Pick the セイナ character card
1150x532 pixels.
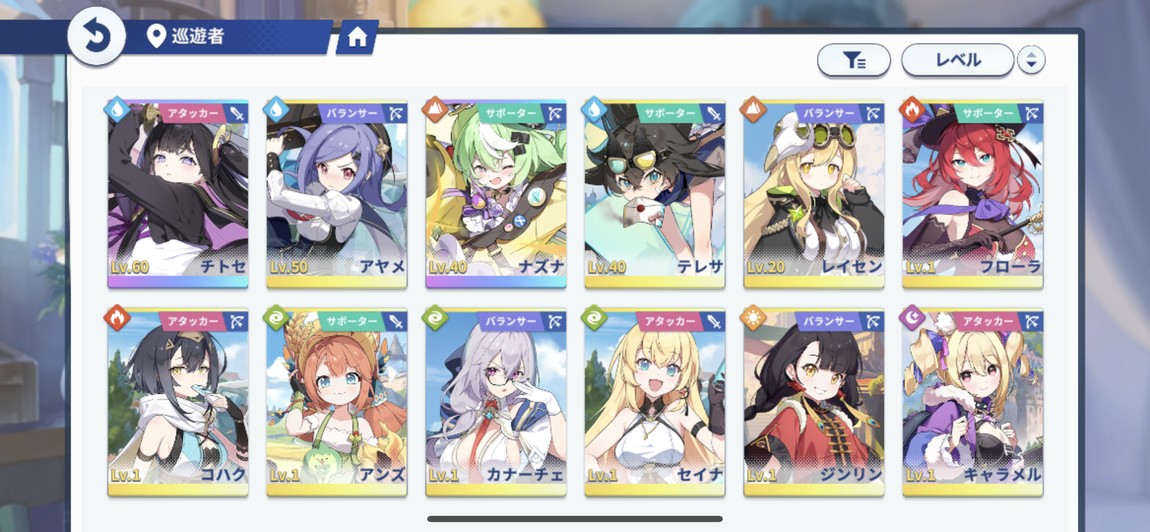[x=655, y=402]
